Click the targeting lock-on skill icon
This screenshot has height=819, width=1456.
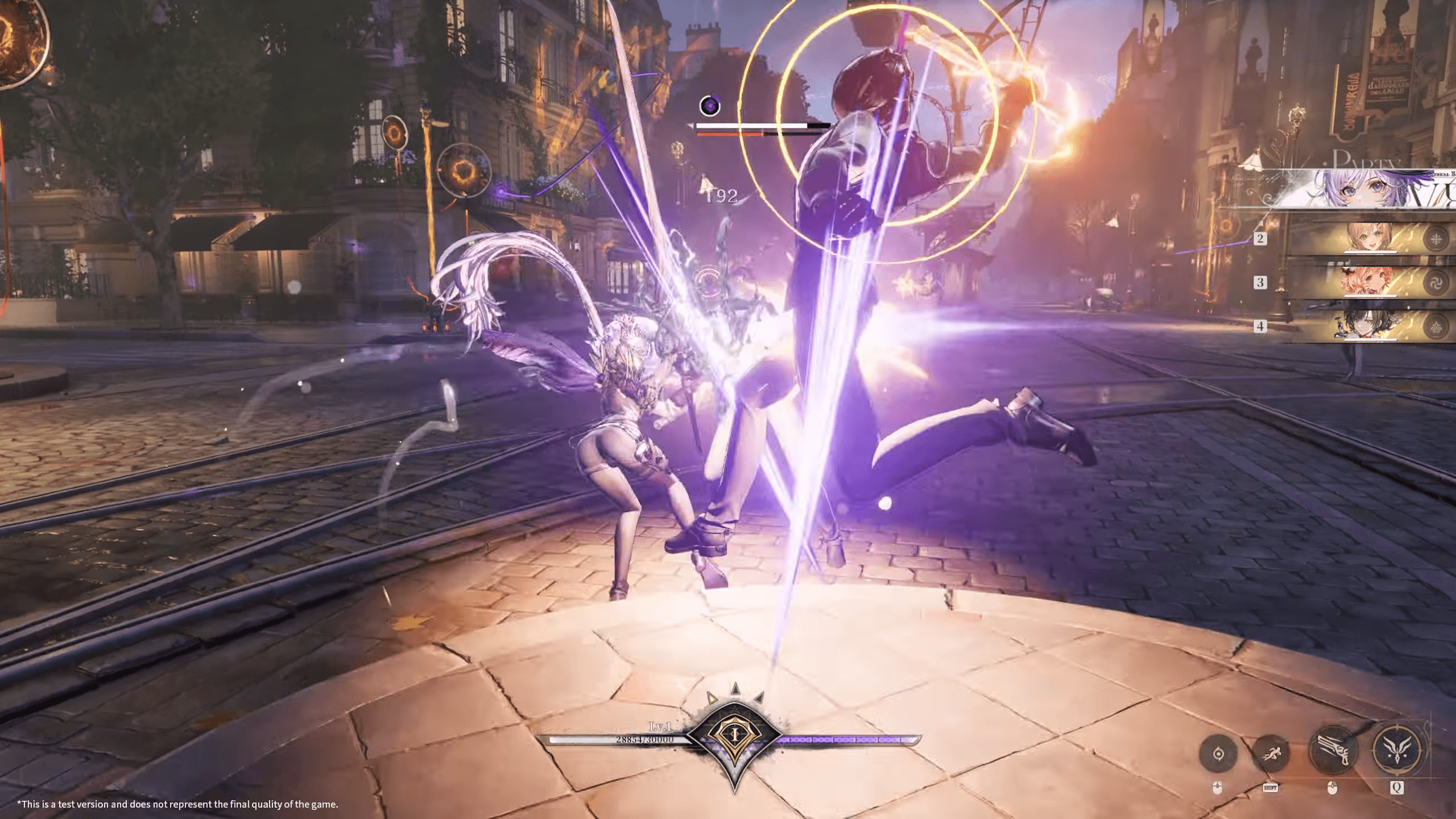pos(1218,753)
